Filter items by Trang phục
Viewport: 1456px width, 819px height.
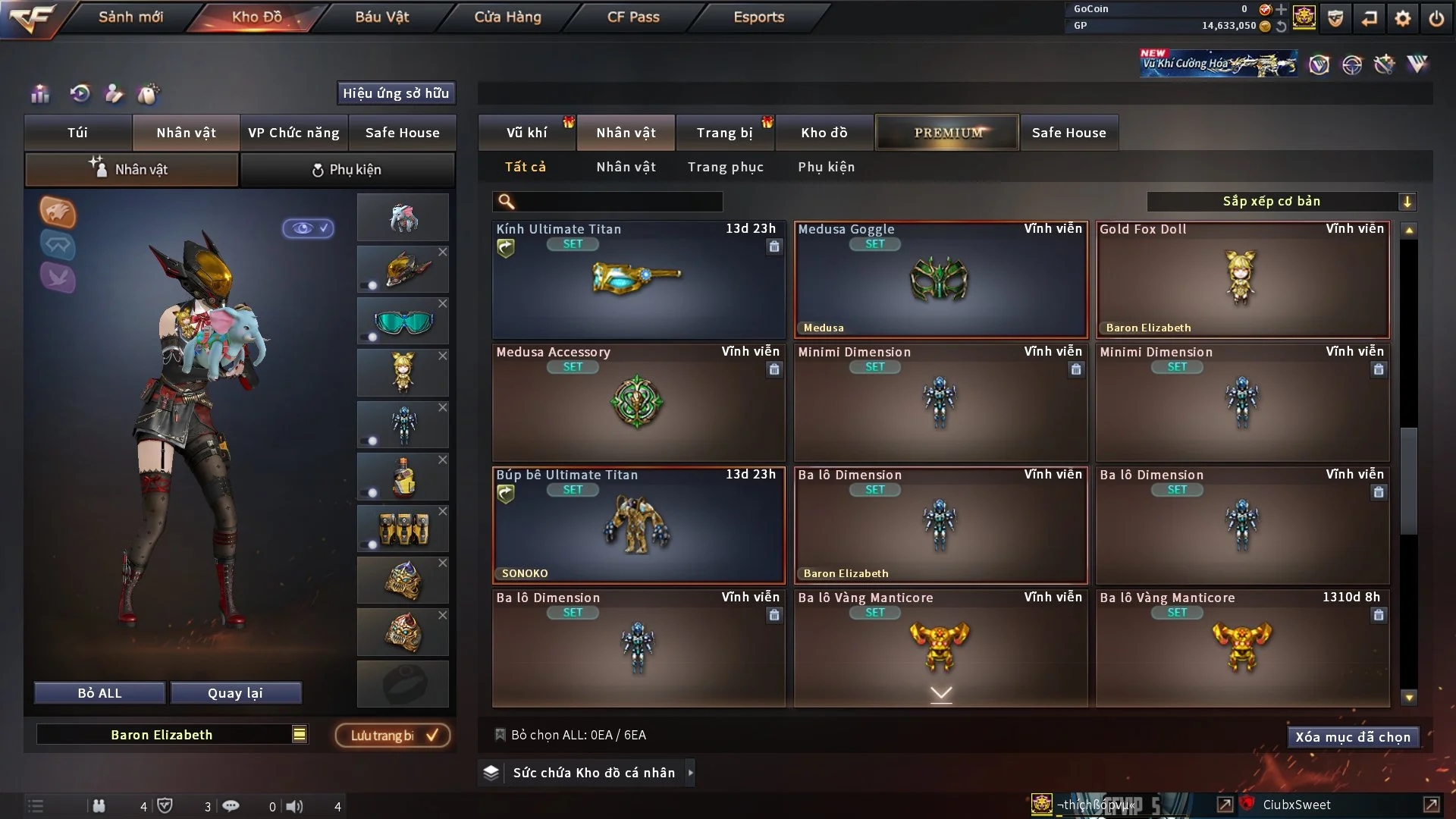[725, 167]
